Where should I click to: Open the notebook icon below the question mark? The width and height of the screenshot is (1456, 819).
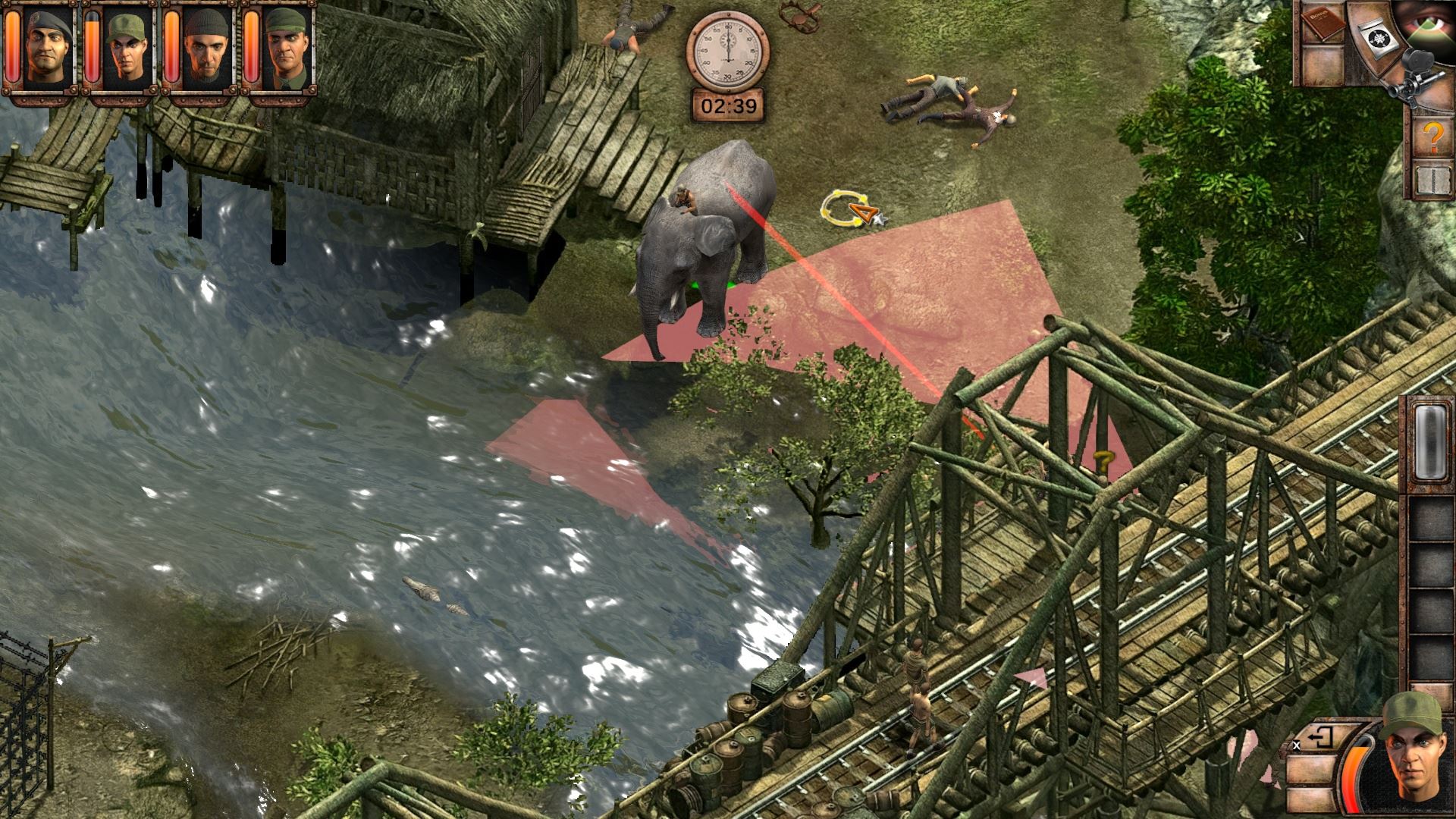click(x=1432, y=180)
